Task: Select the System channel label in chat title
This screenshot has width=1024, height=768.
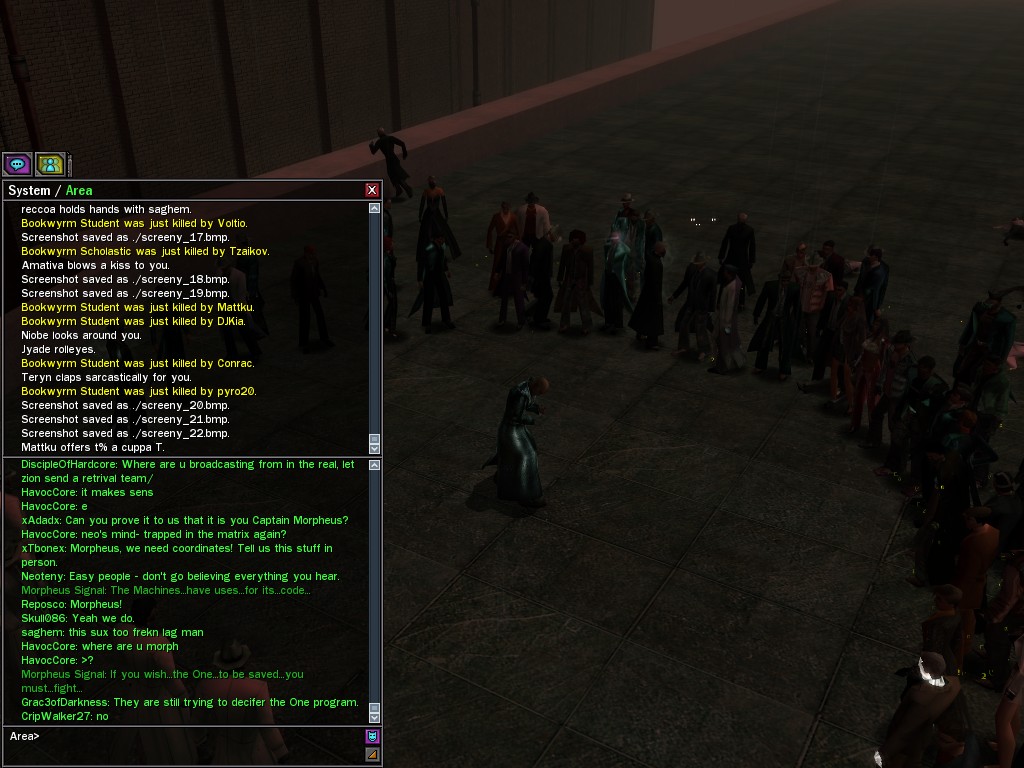Action: coord(29,190)
